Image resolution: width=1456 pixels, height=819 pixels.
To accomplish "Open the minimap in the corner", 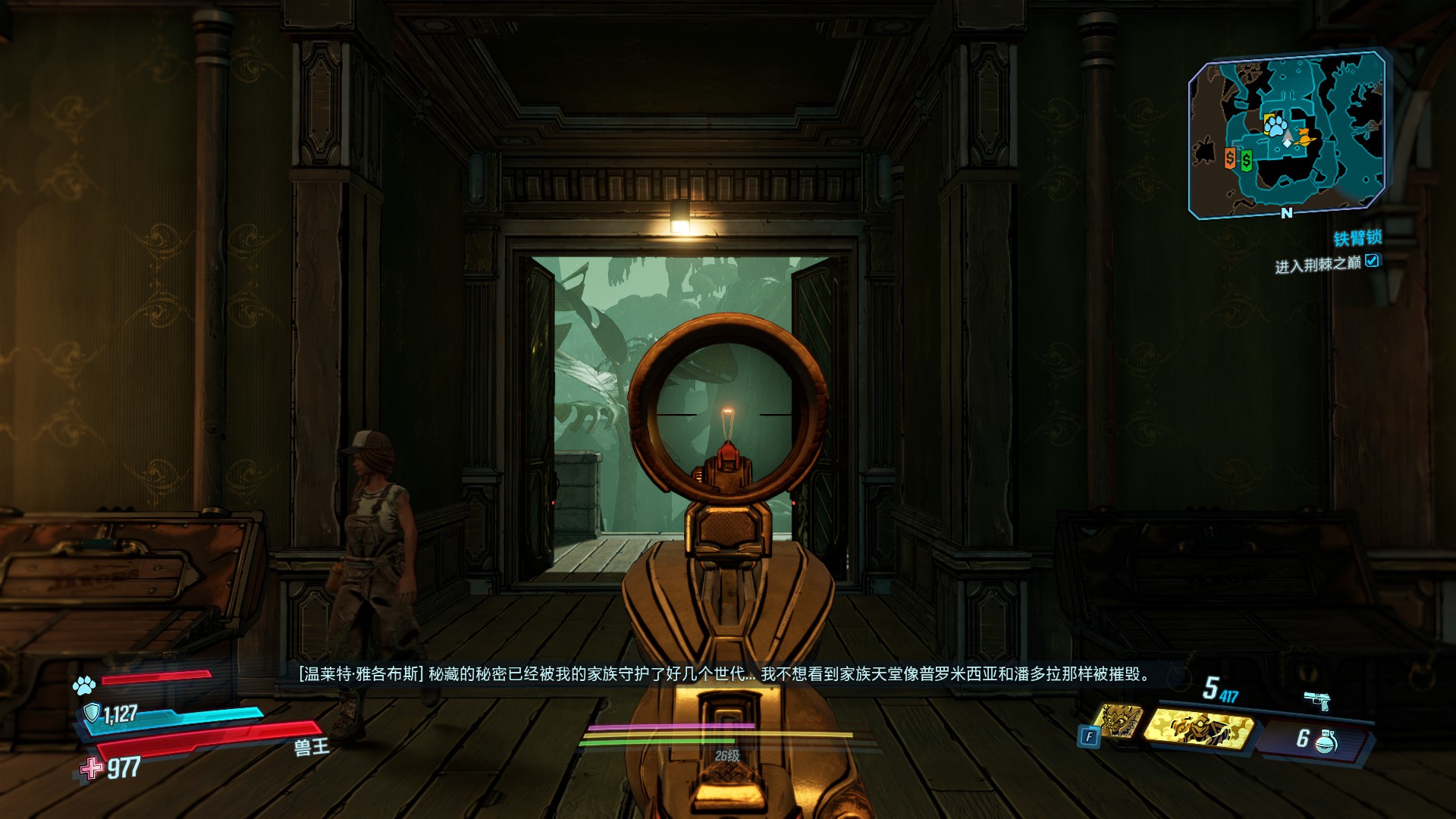I will [1287, 135].
